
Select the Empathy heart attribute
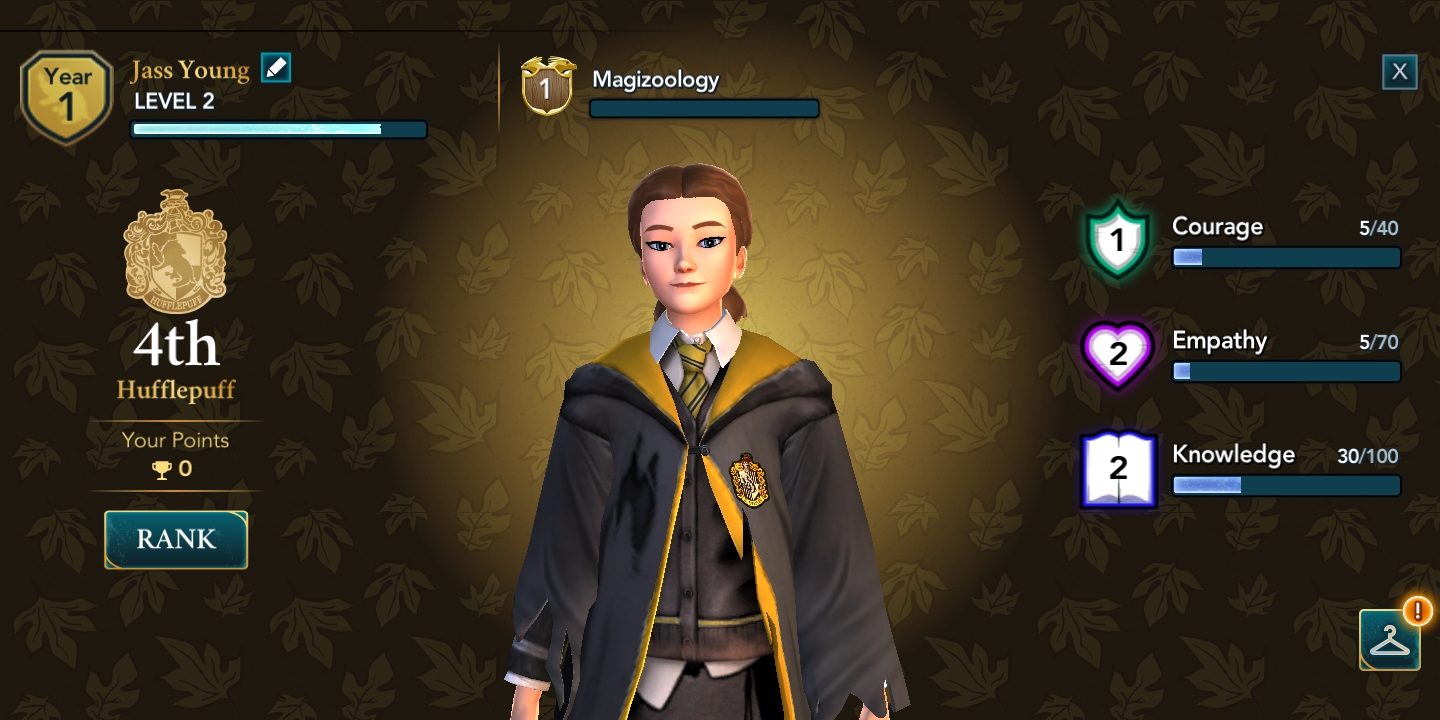pos(1117,354)
